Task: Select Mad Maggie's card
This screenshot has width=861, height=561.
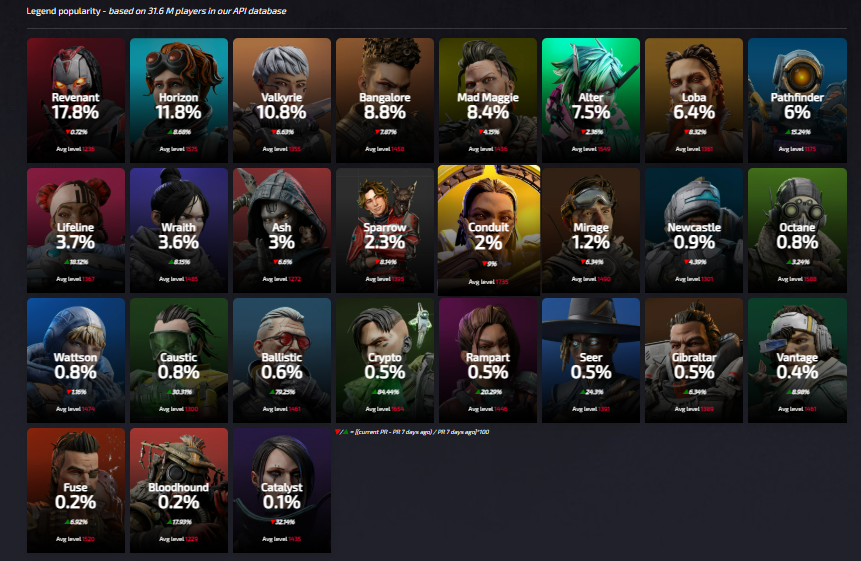Action: pos(488,100)
